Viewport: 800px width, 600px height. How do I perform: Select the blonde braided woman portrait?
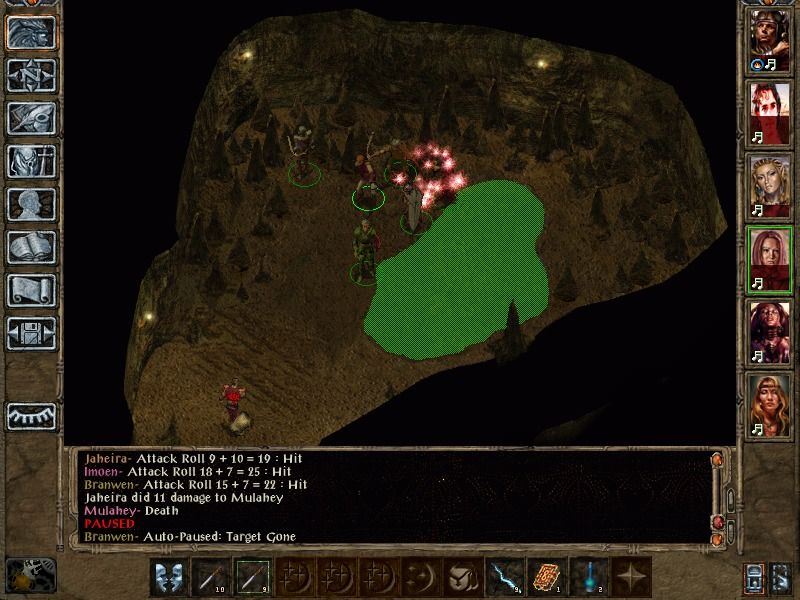pyautogui.click(x=770, y=185)
